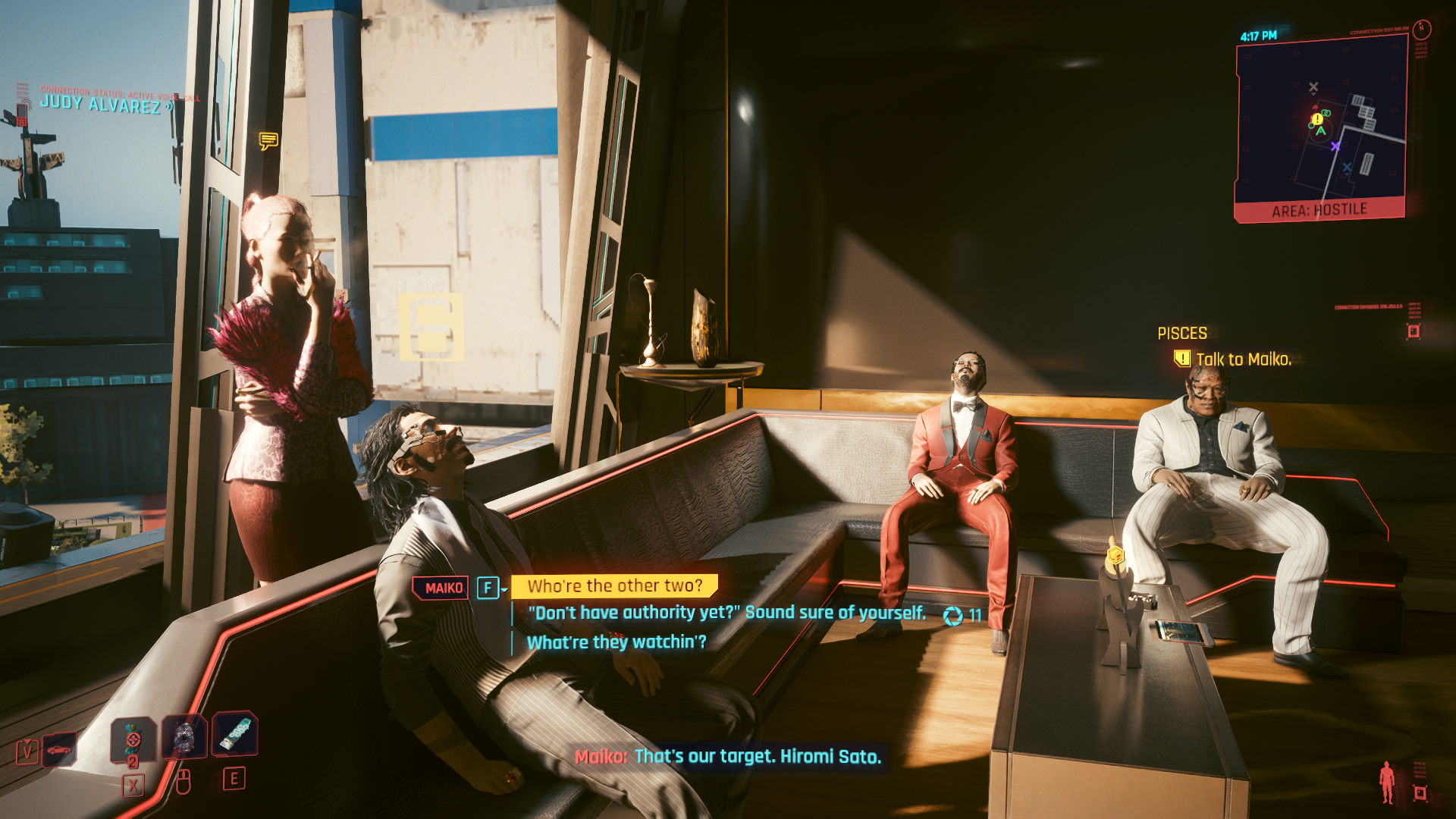Click the exclamation icon beside "Talk to Maiko"

(x=1183, y=356)
